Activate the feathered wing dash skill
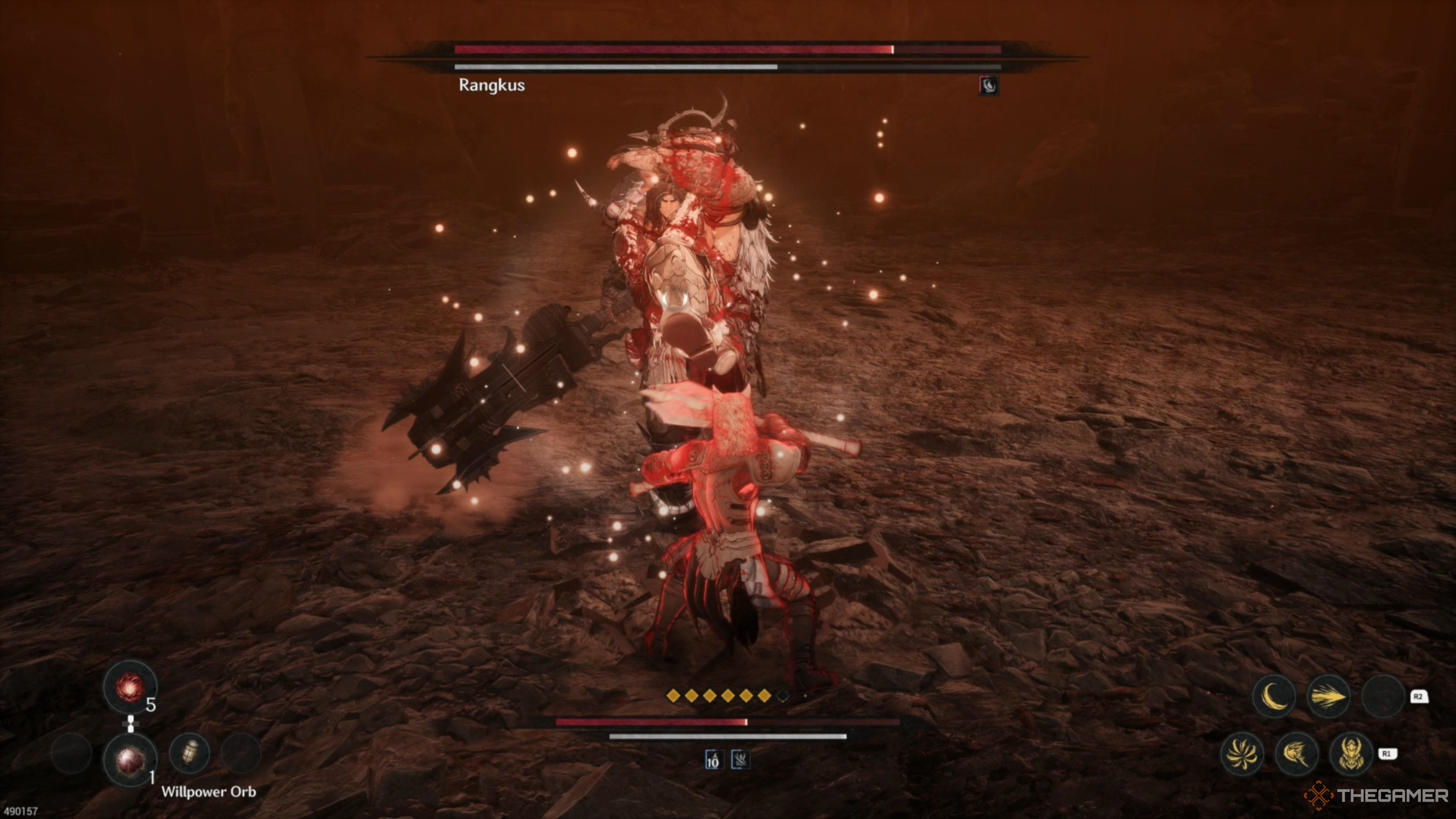 [x=1297, y=753]
